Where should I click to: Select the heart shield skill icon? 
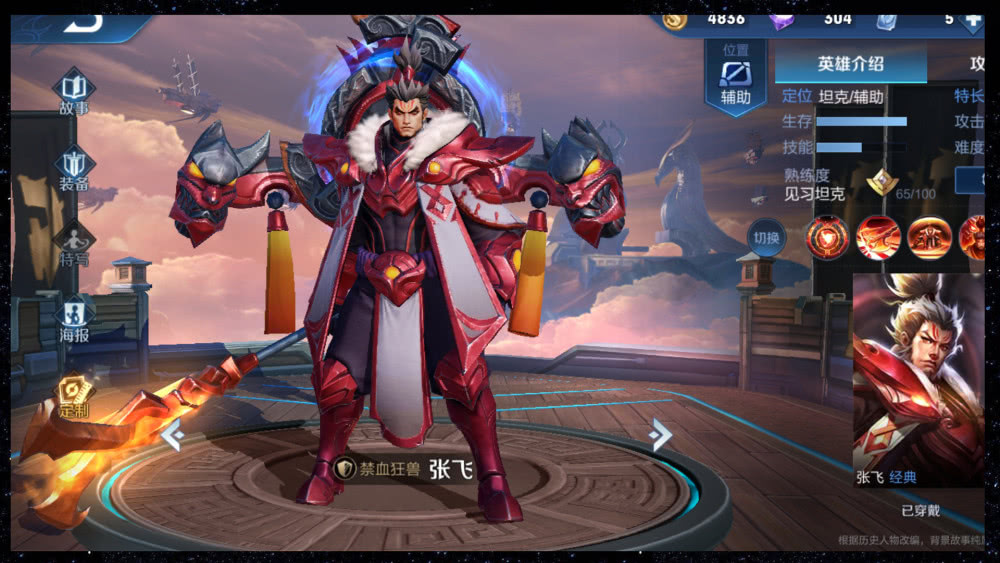828,238
